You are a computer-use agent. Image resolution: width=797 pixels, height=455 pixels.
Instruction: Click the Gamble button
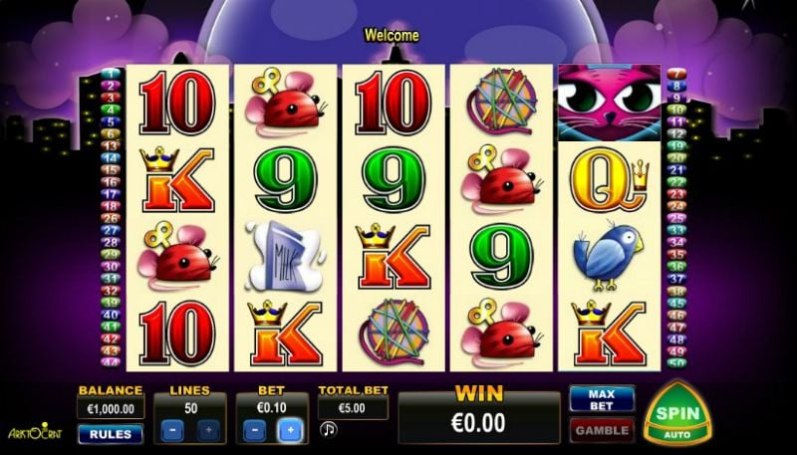point(602,430)
